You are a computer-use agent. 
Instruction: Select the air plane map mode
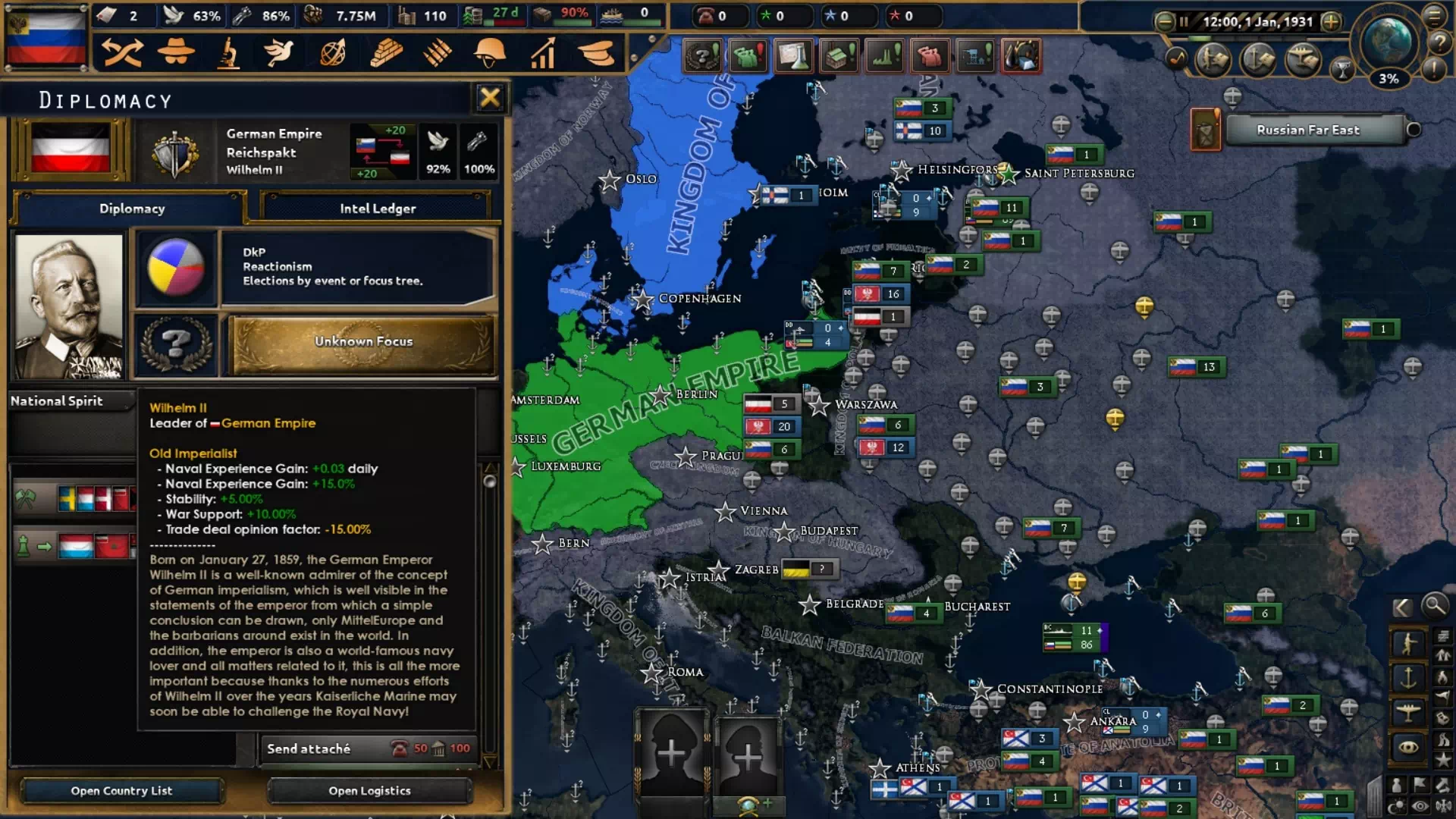click(1408, 712)
